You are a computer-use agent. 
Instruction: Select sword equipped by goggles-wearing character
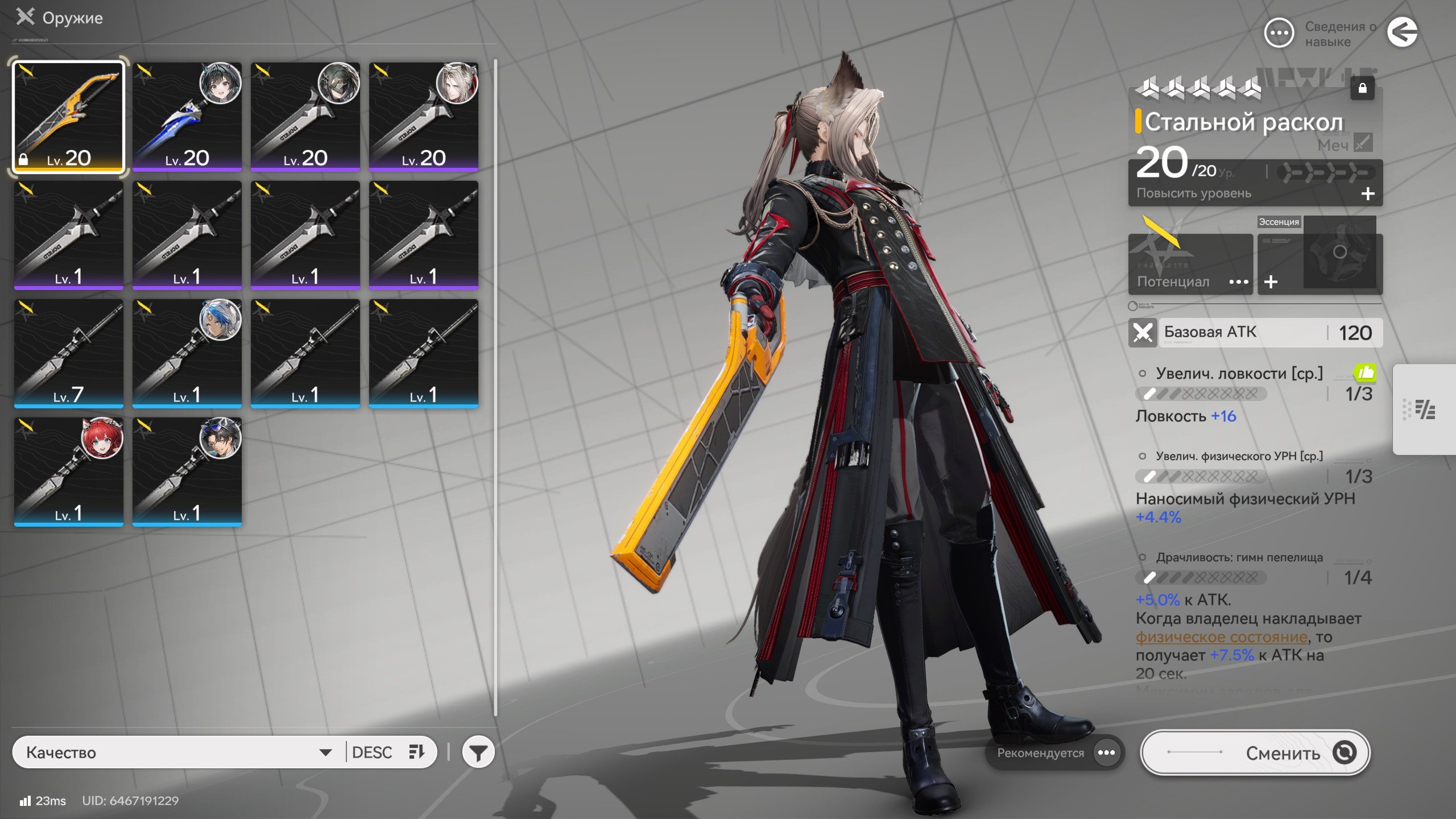[x=187, y=471]
